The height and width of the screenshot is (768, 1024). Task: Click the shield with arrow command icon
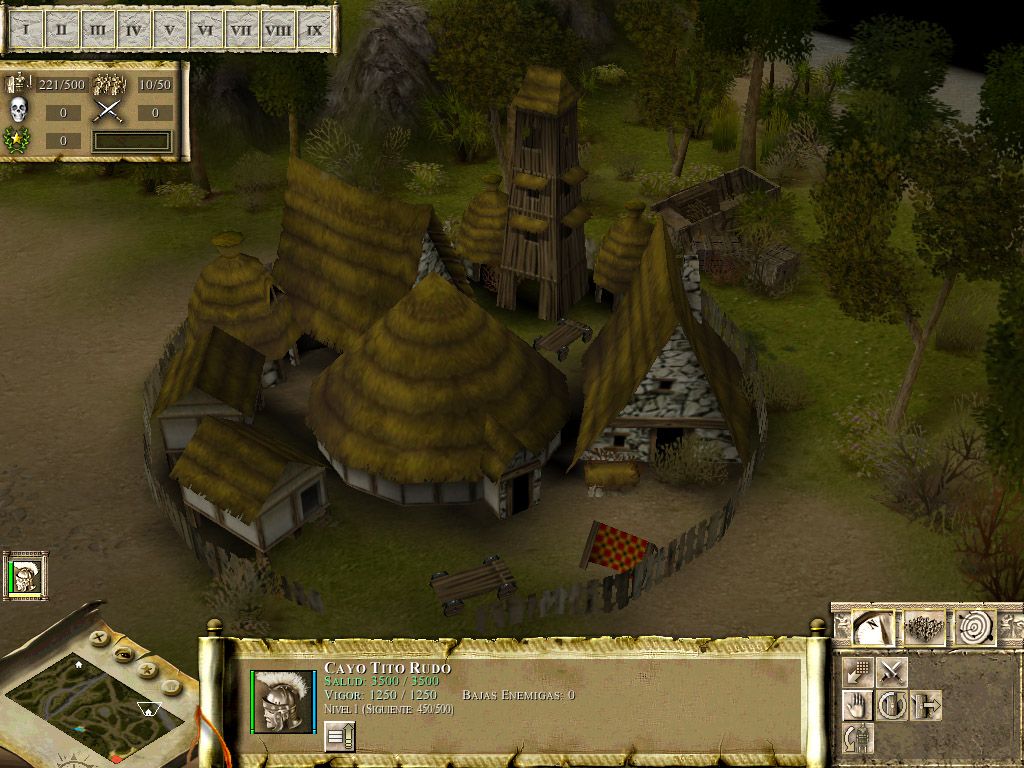coord(926,706)
